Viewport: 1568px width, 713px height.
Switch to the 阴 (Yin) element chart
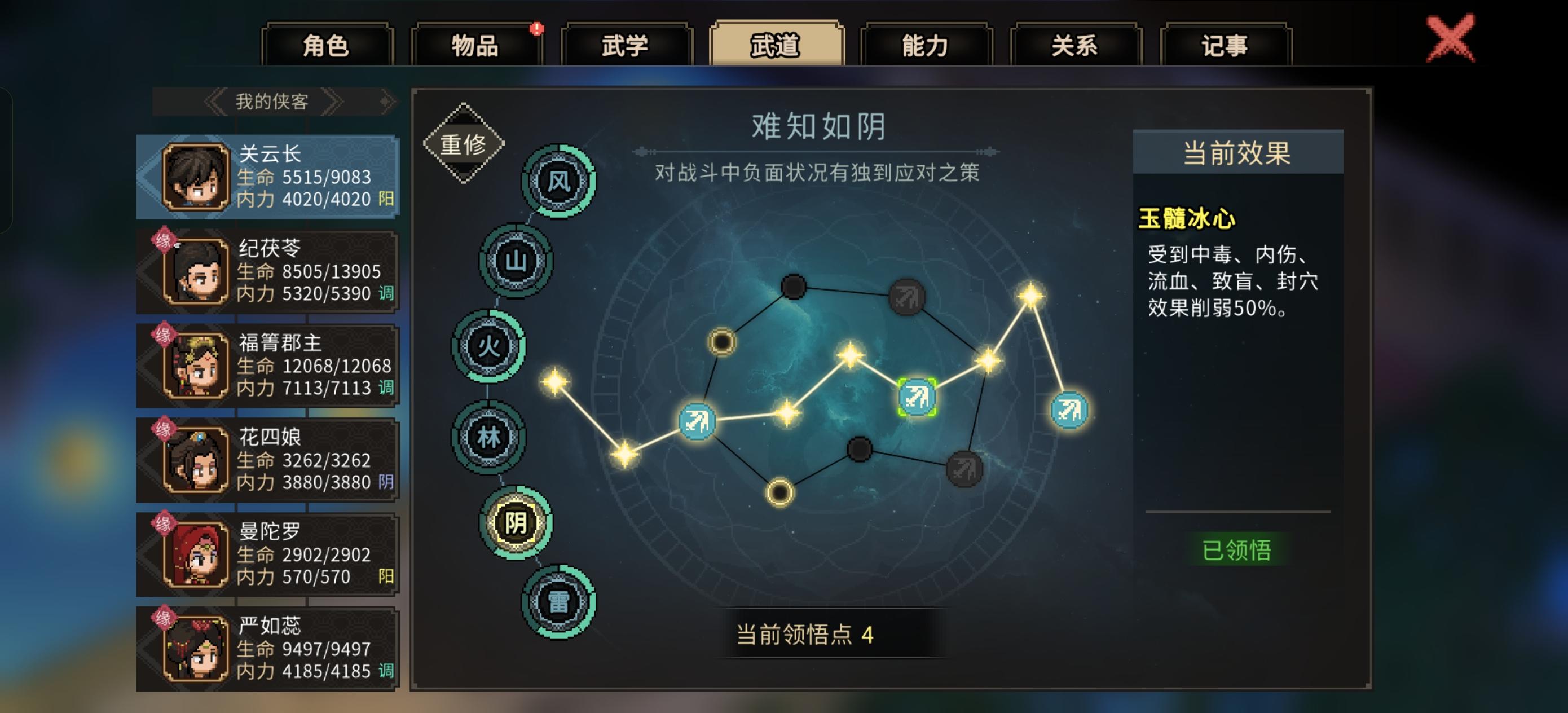pyautogui.click(x=514, y=522)
